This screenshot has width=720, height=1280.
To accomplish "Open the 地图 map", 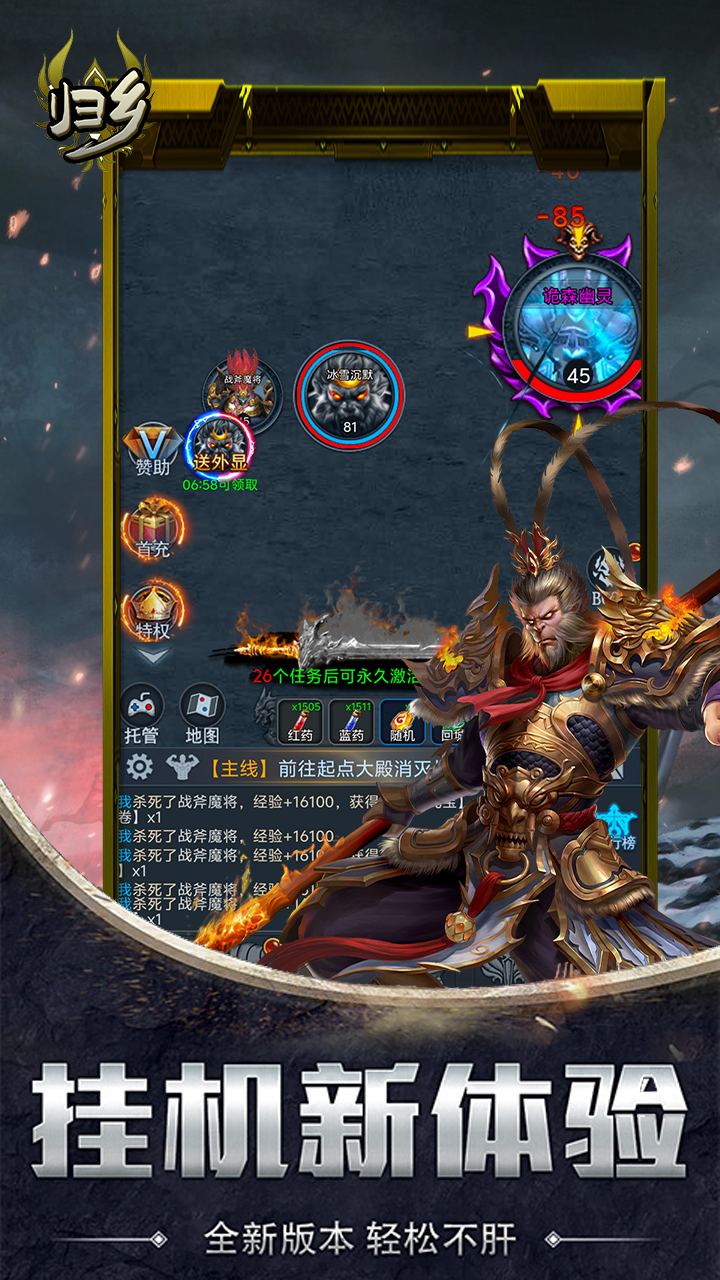I will (202, 713).
